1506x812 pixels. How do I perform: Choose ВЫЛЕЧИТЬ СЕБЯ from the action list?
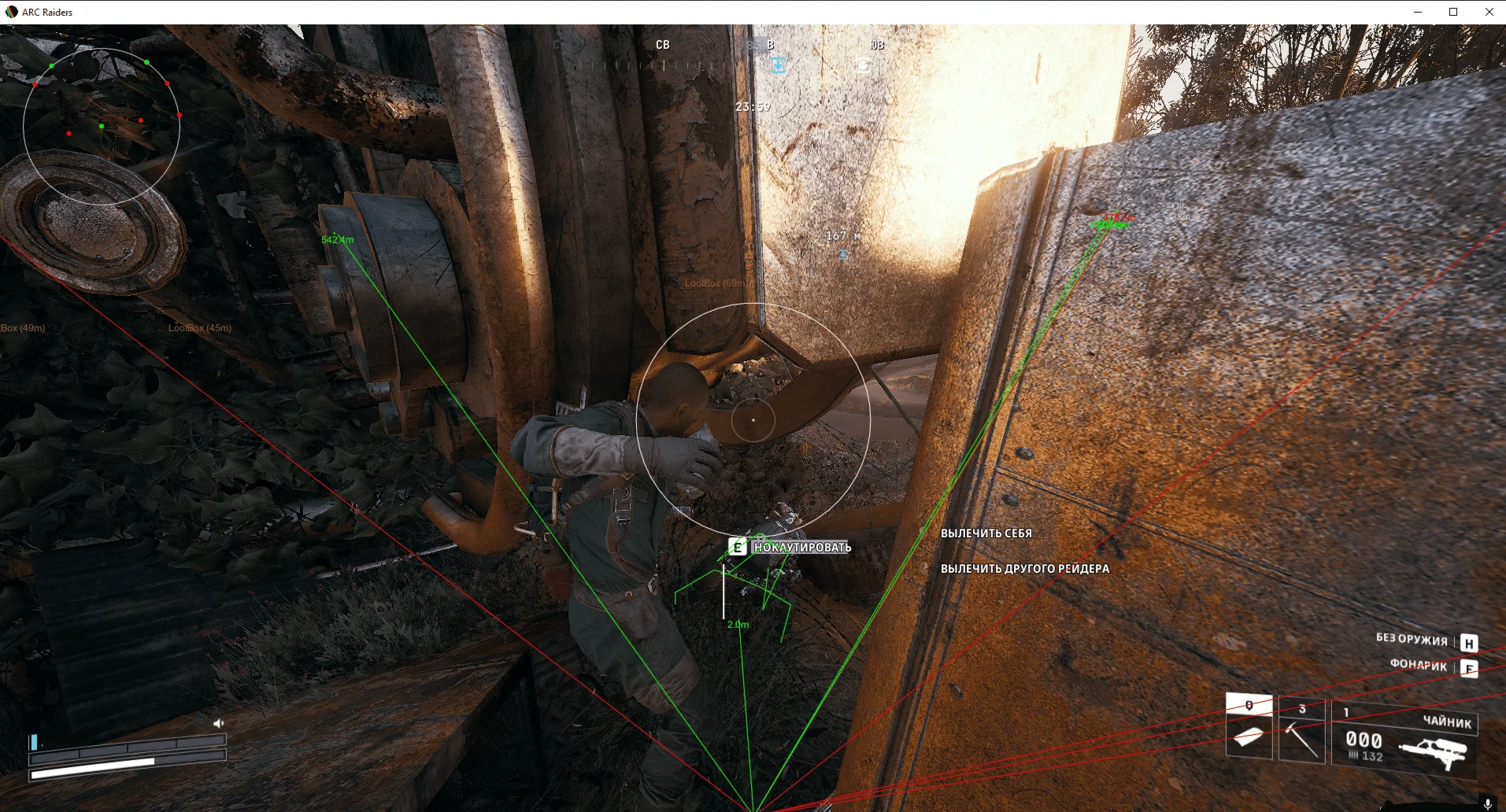[986, 533]
